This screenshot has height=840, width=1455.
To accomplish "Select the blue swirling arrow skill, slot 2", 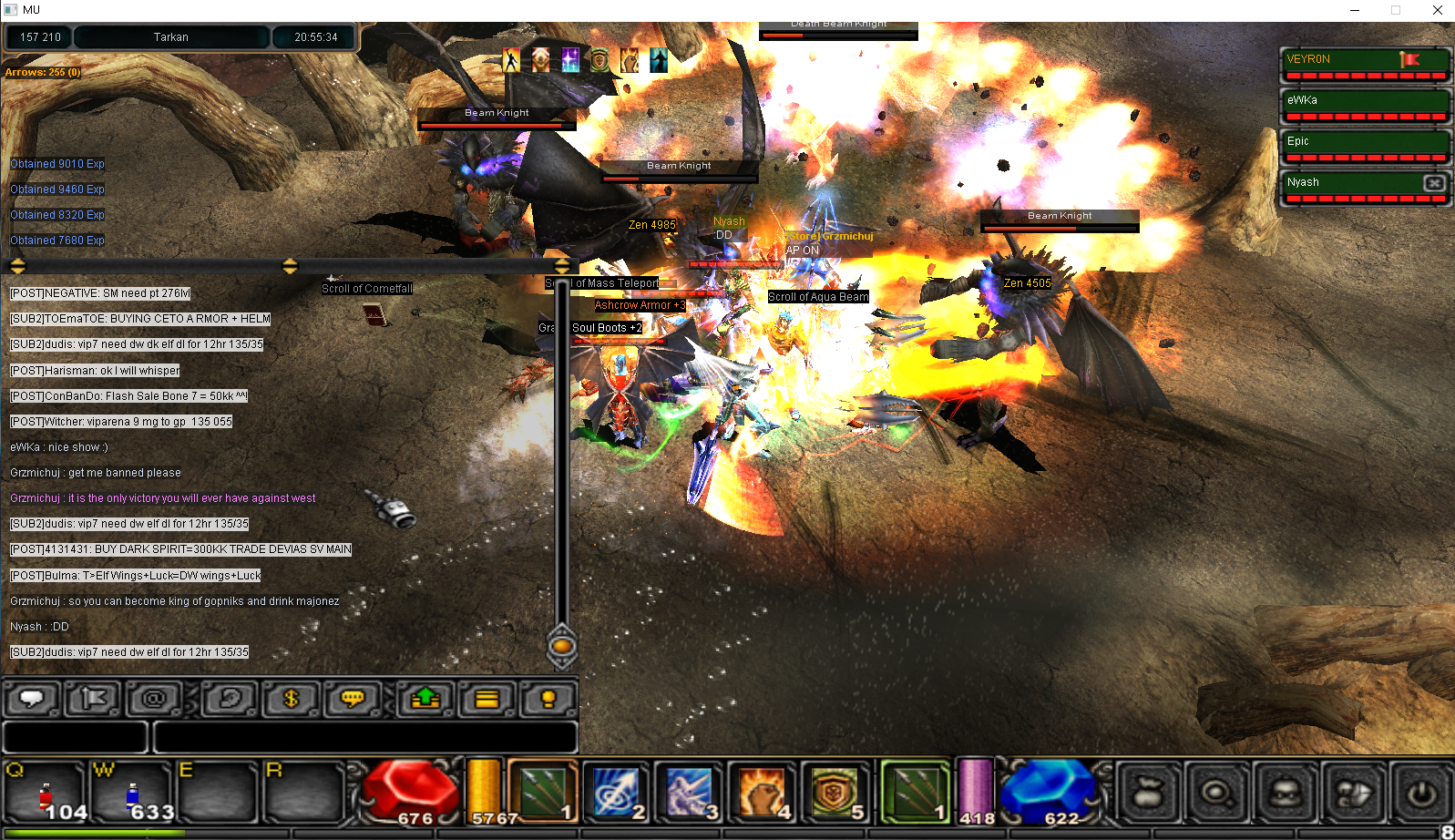I will [x=616, y=791].
